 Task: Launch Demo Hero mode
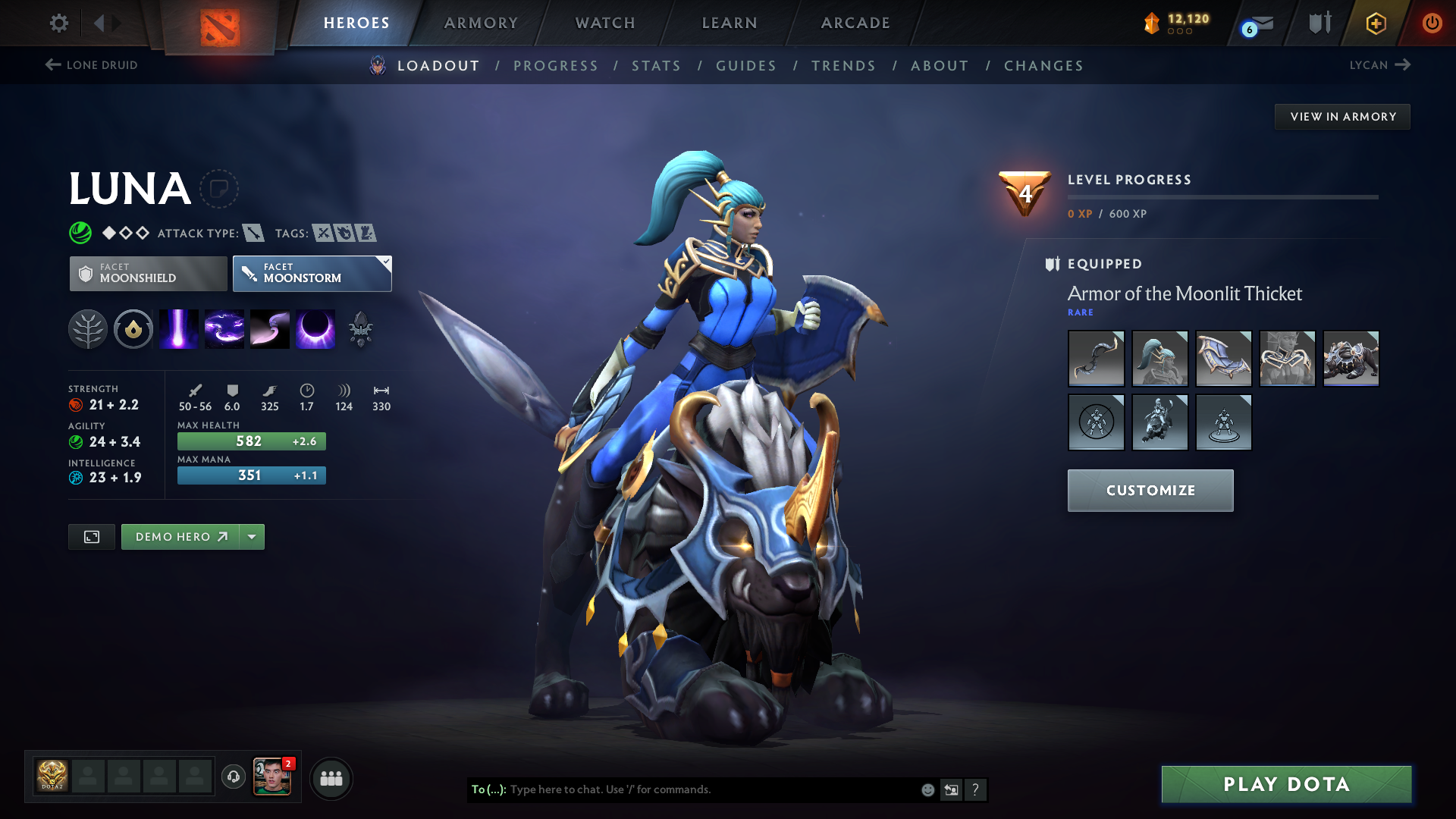click(180, 537)
